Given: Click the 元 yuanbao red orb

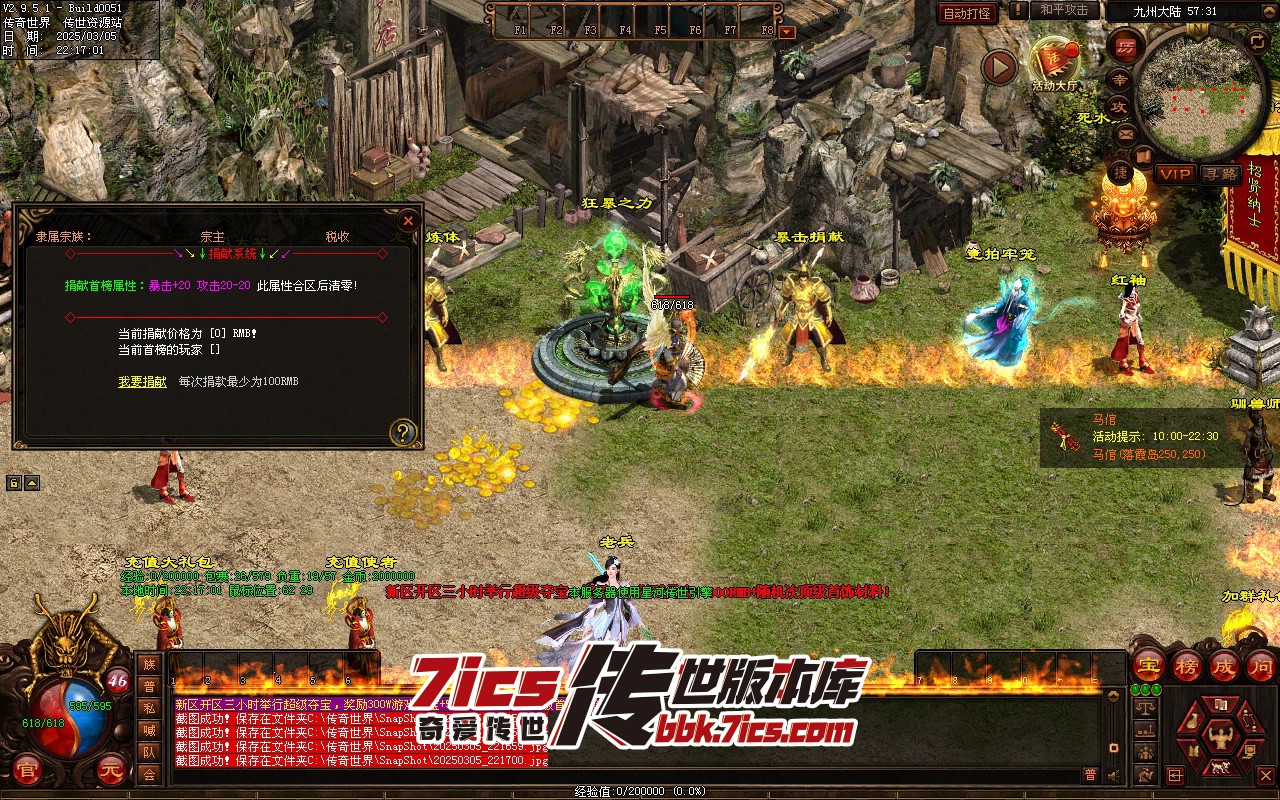Looking at the screenshot, I should [x=111, y=770].
